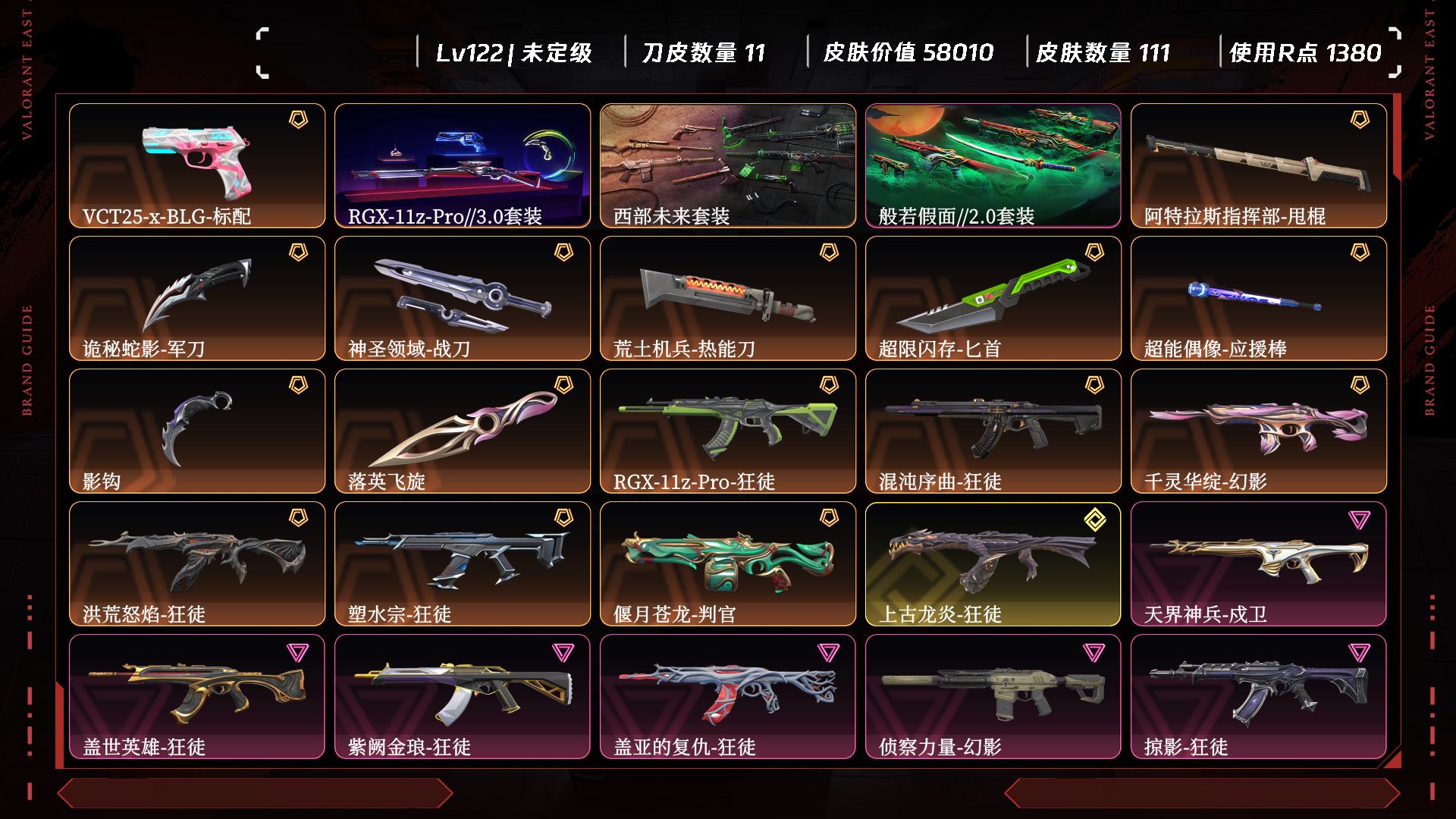
Task: View the 天界神兵-戍卫 rifle card
Action: click(1259, 563)
